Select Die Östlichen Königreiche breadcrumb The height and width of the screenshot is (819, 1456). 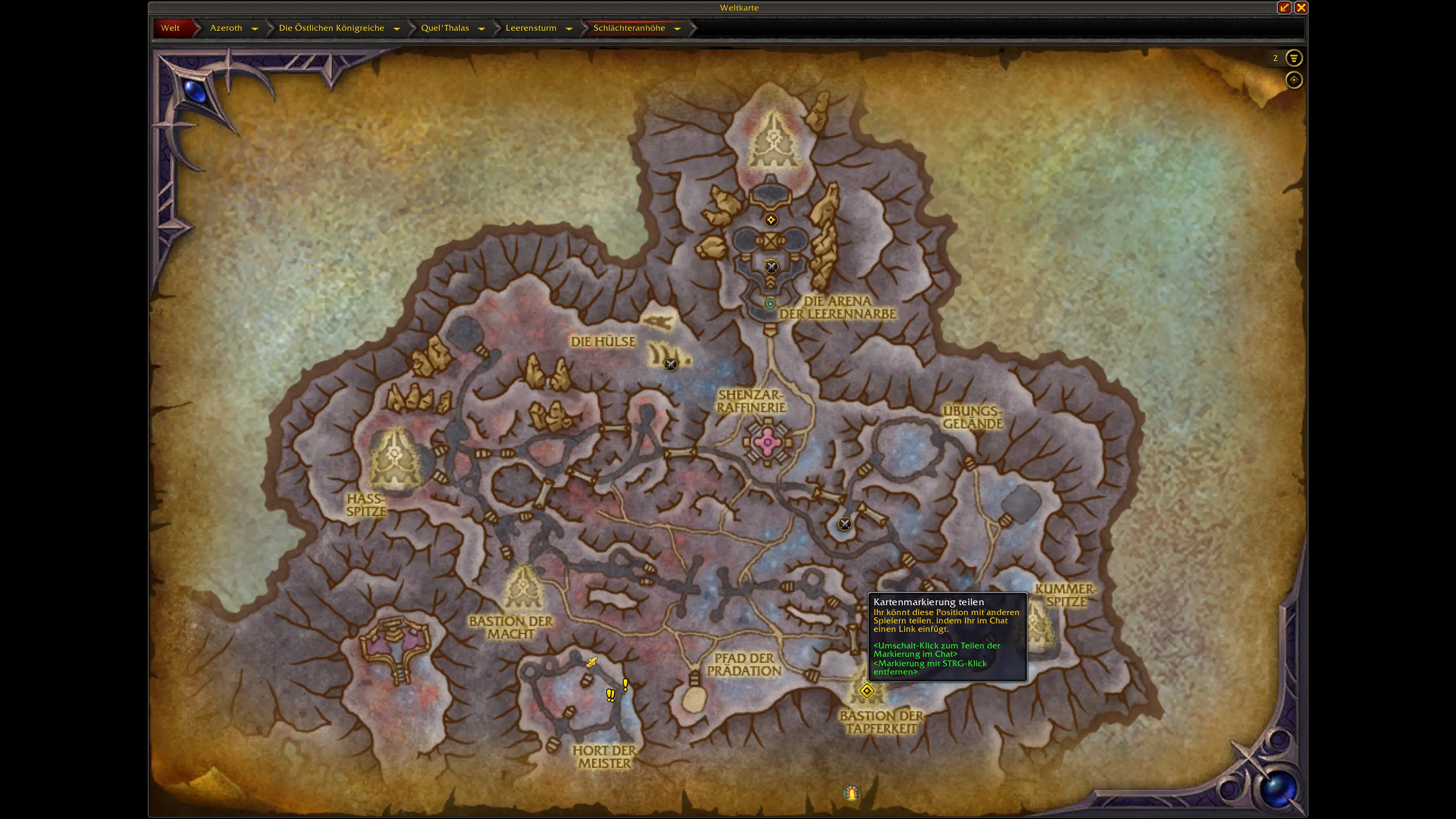pyautogui.click(x=331, y=28)
